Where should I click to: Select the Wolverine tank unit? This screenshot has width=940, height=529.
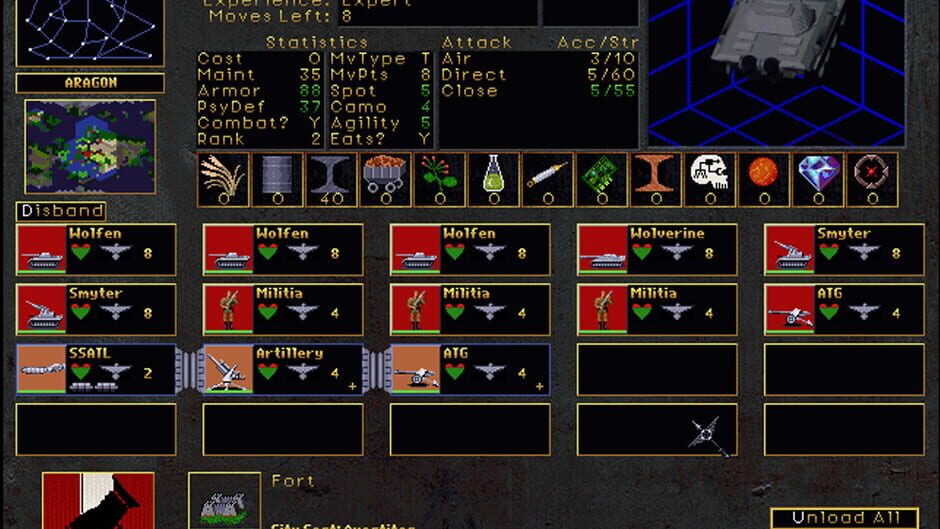[x=657, y=249]
